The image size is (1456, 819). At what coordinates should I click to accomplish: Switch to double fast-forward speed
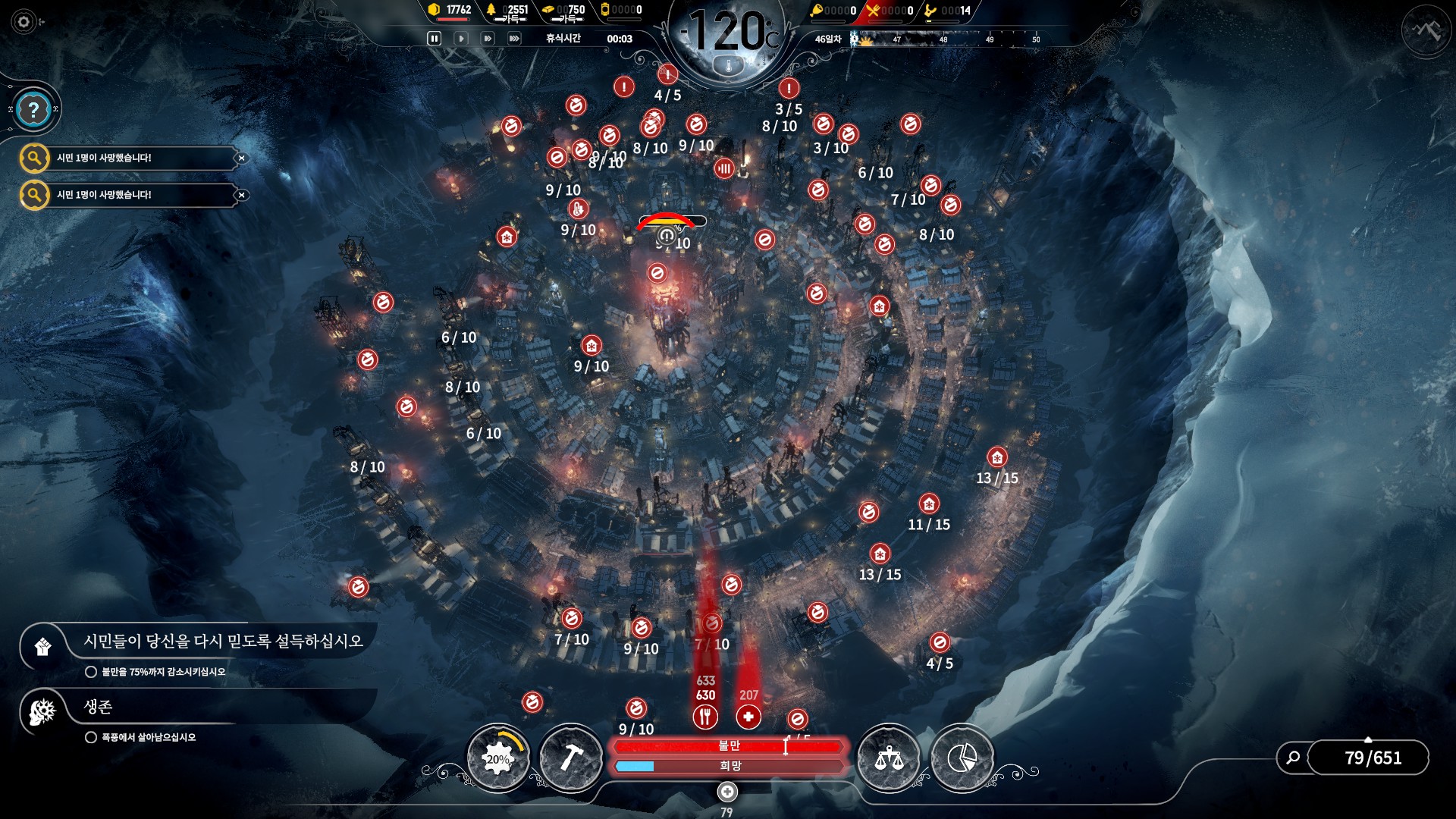click(488, 39)
